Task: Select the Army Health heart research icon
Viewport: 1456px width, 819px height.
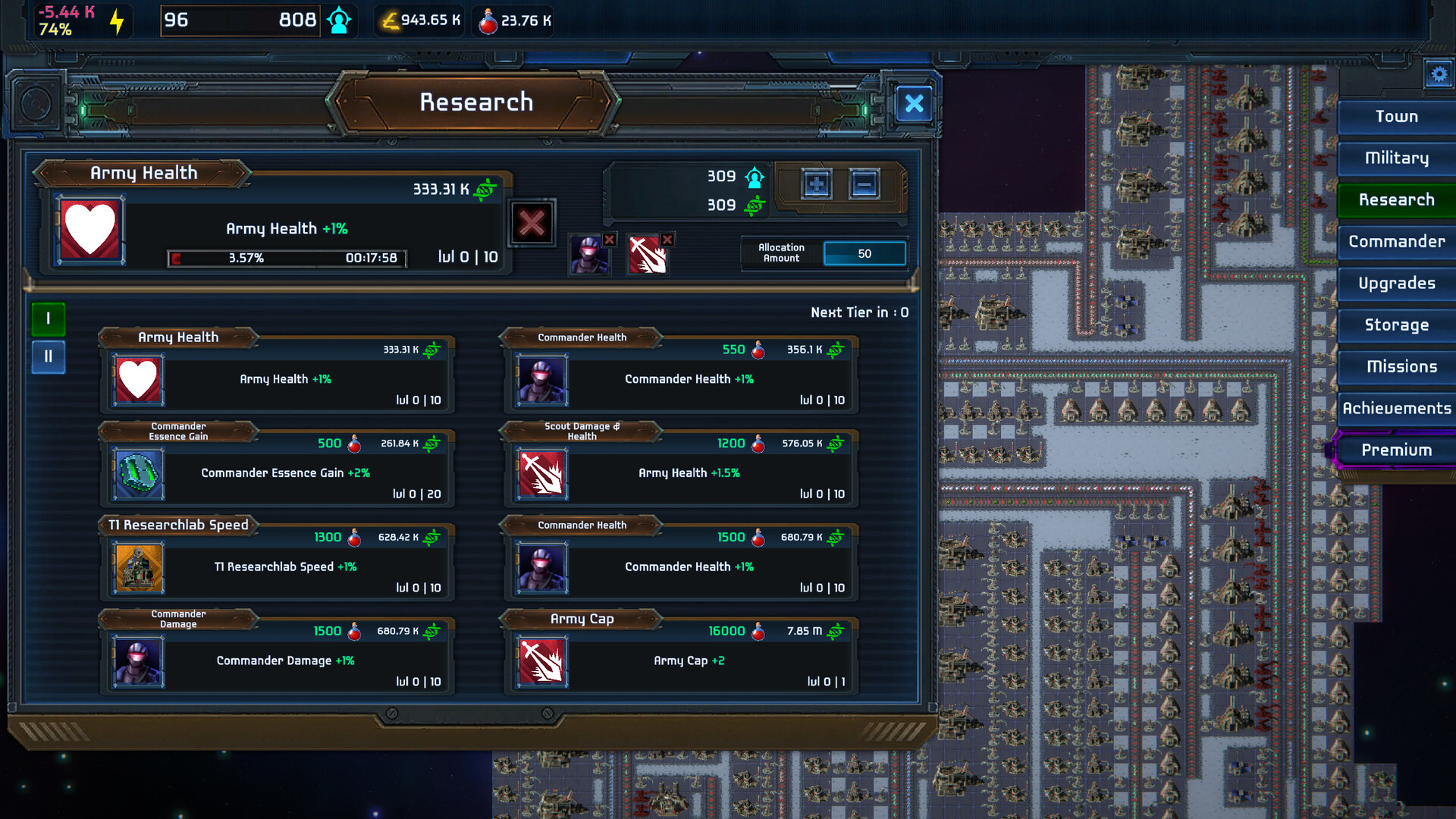Action: coord(136,379)
